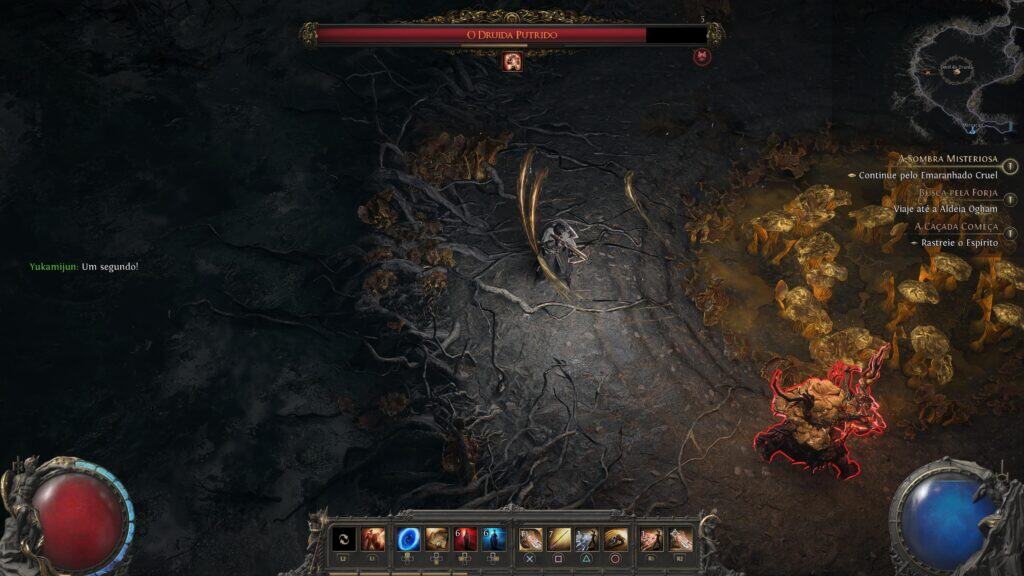This screenshot has height=576, width=1024.
Task: Use the golden diagonal staff skill
Action: 559,538
